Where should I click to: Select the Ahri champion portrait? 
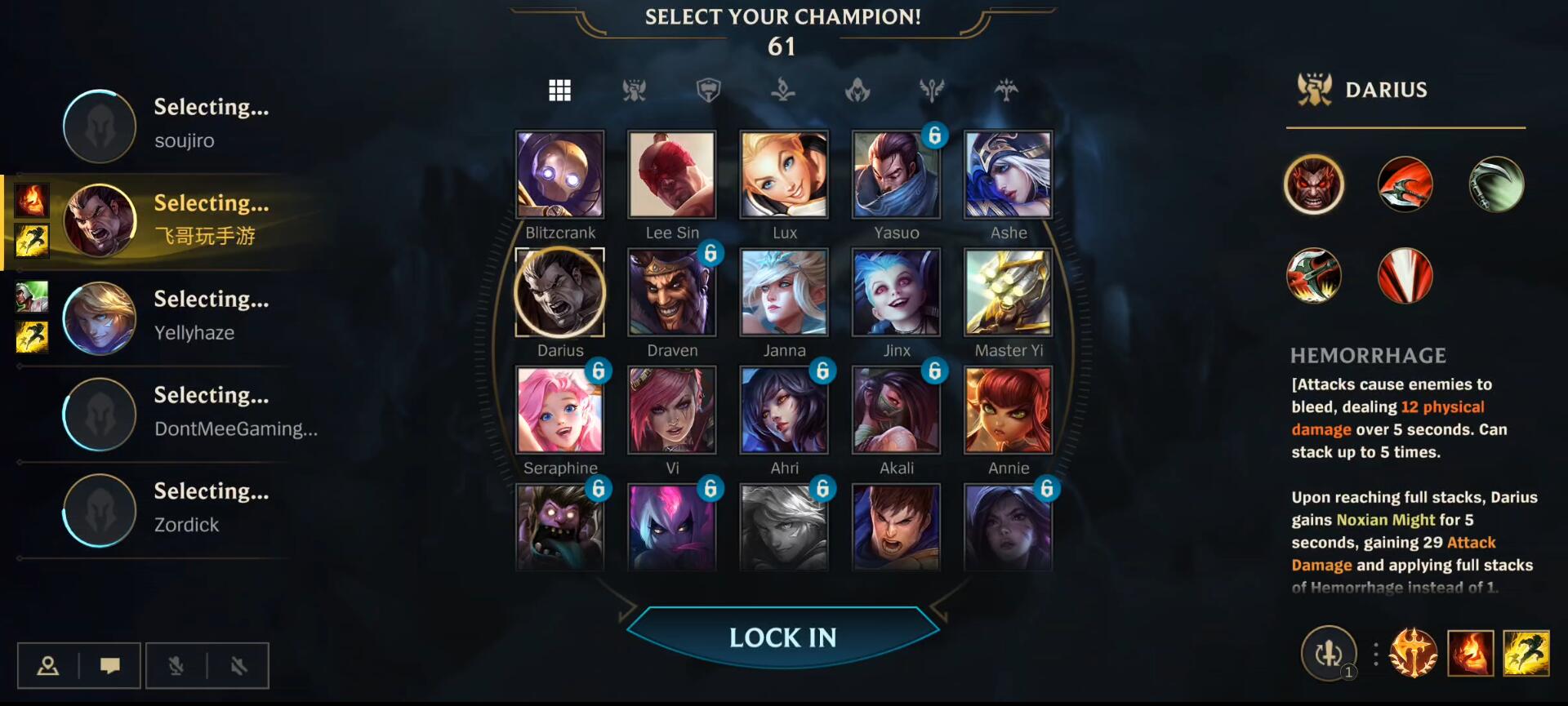(x=784, y=410)
